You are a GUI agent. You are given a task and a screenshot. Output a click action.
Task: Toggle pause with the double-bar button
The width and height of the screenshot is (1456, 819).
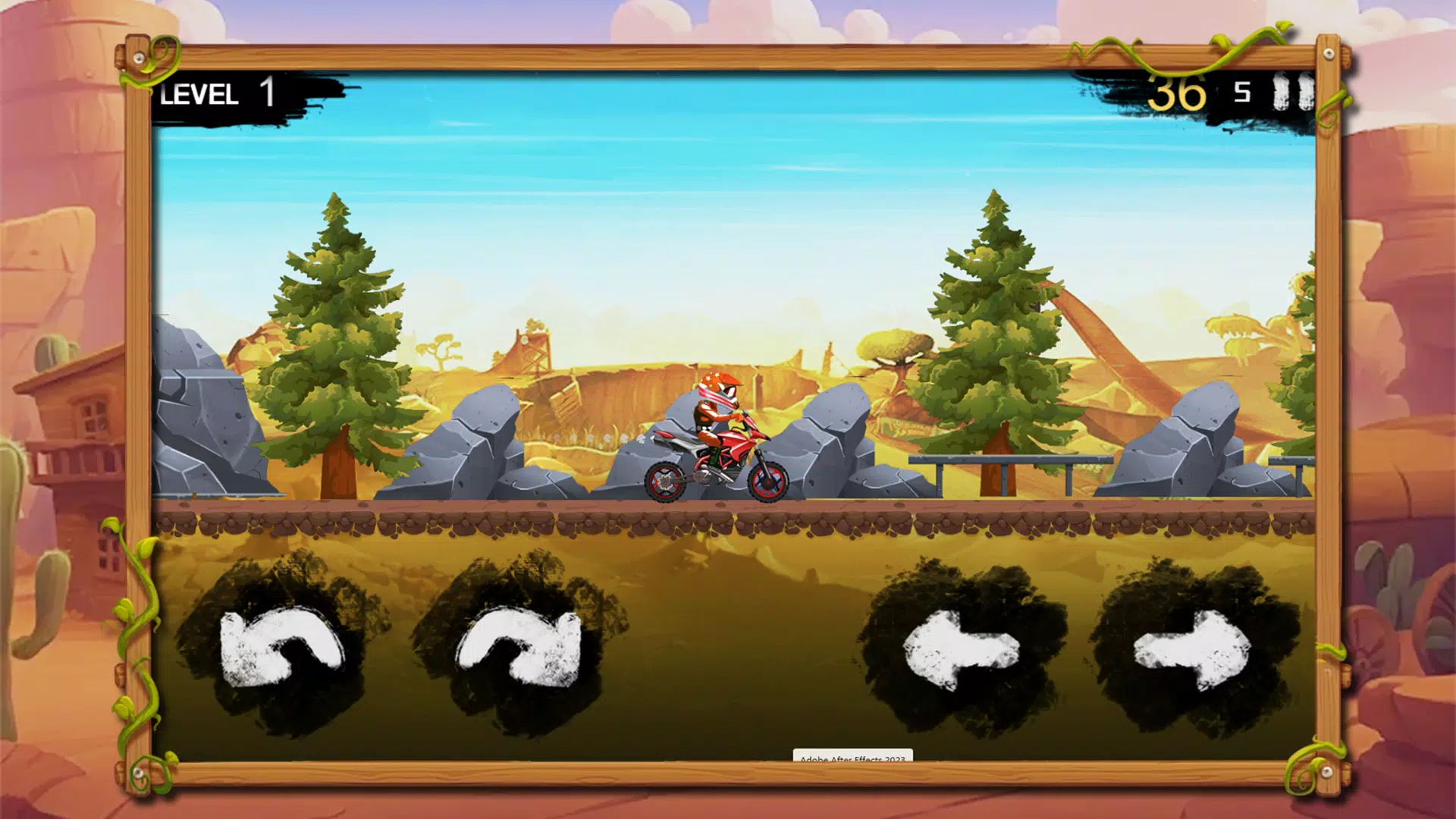(1294, 93)
